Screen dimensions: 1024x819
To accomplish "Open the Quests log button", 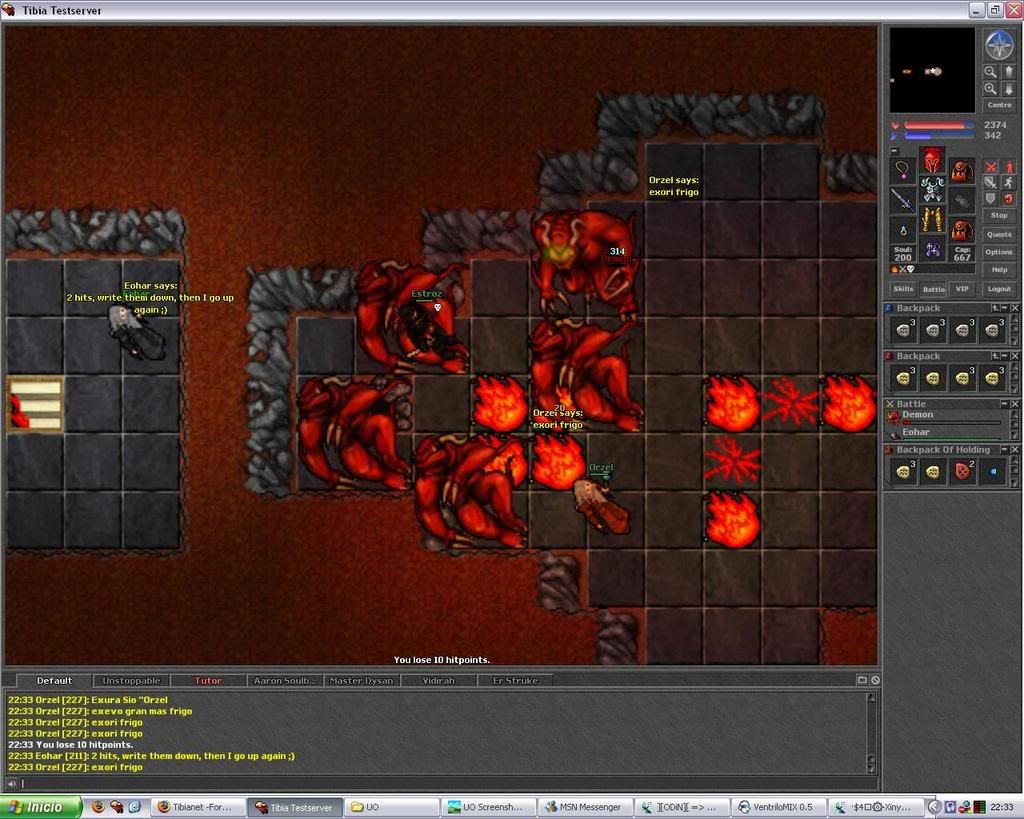I will (999, 234).
